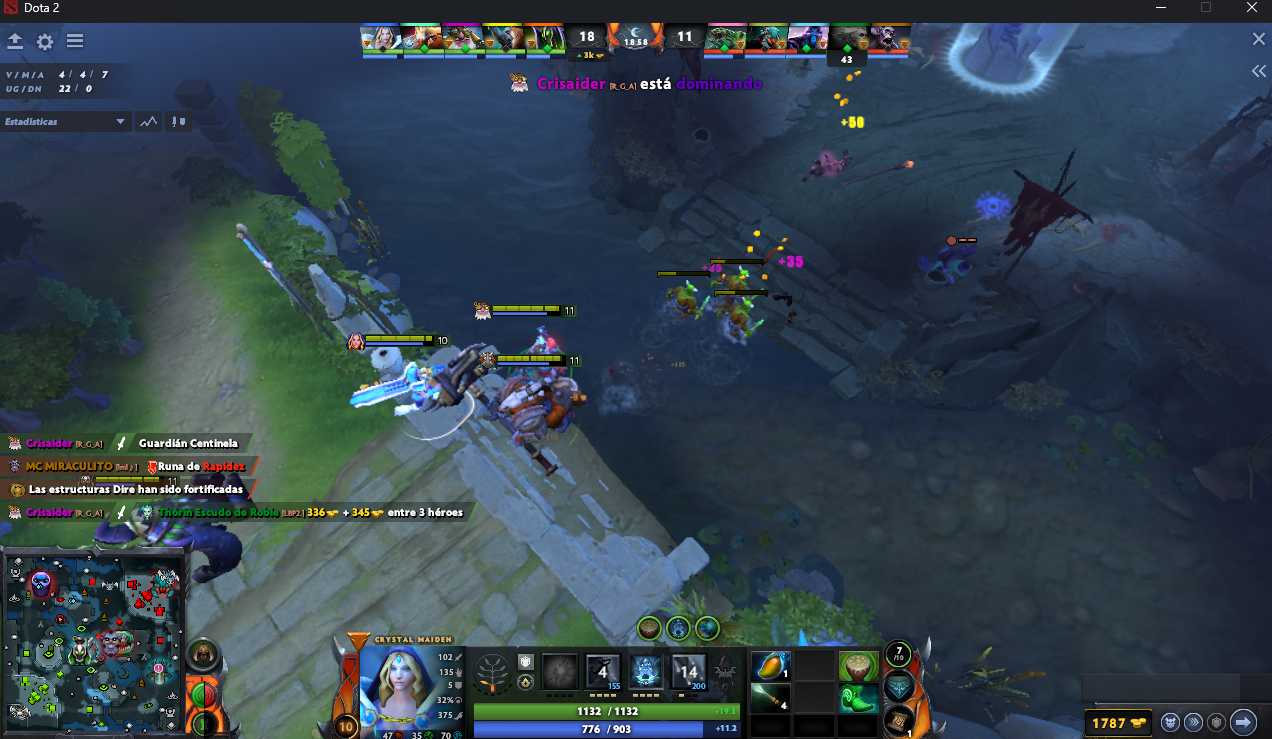Show the line graph panel
The image size is (1272, 739).
pos(149,122)
